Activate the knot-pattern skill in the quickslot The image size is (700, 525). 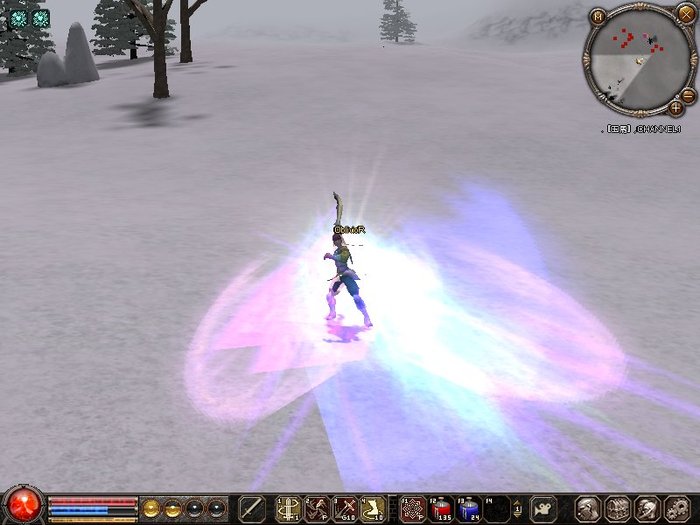pos(411,509)
